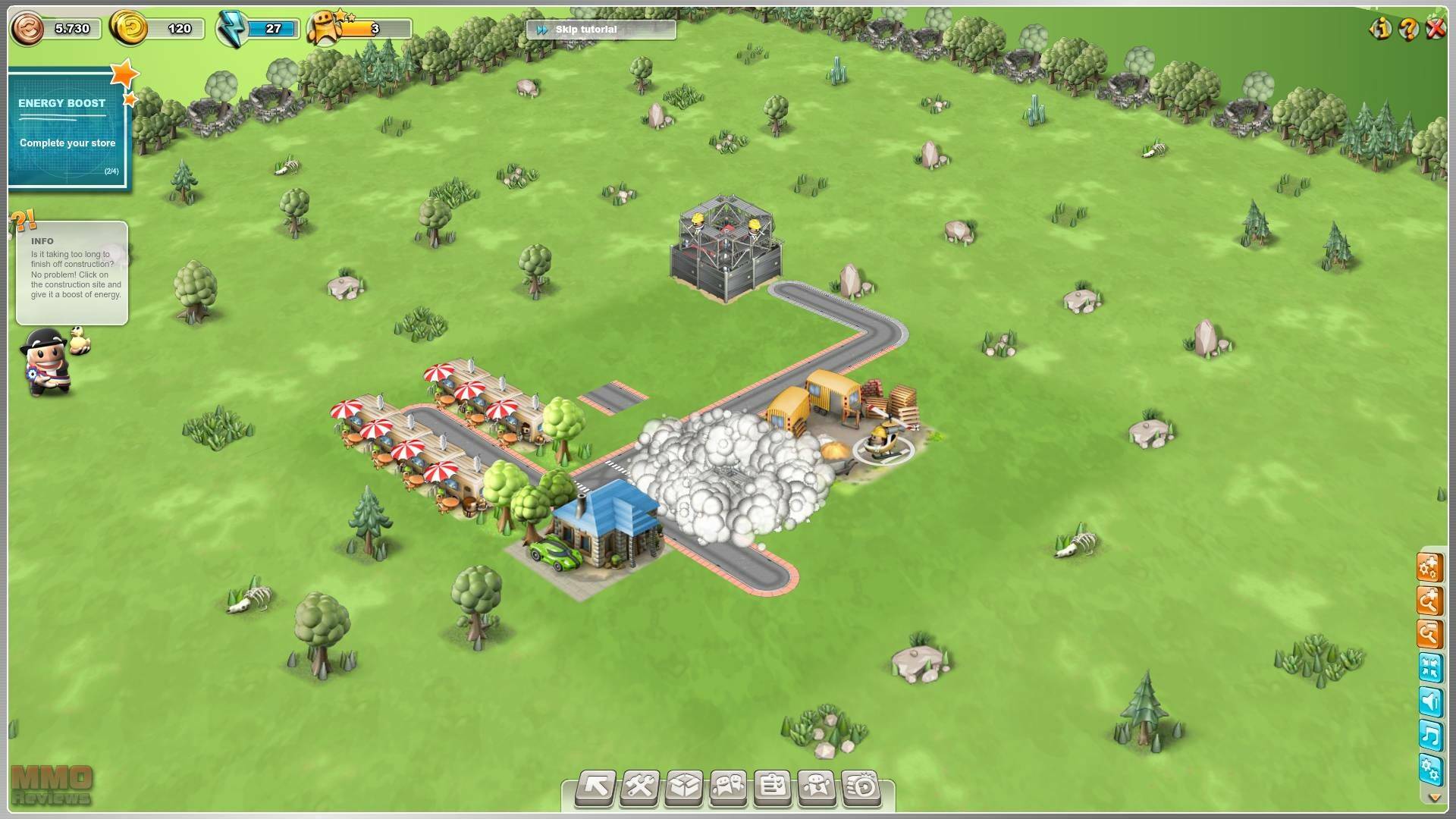
Task: Toggle music with the note button
Action: pos(1429,736)
